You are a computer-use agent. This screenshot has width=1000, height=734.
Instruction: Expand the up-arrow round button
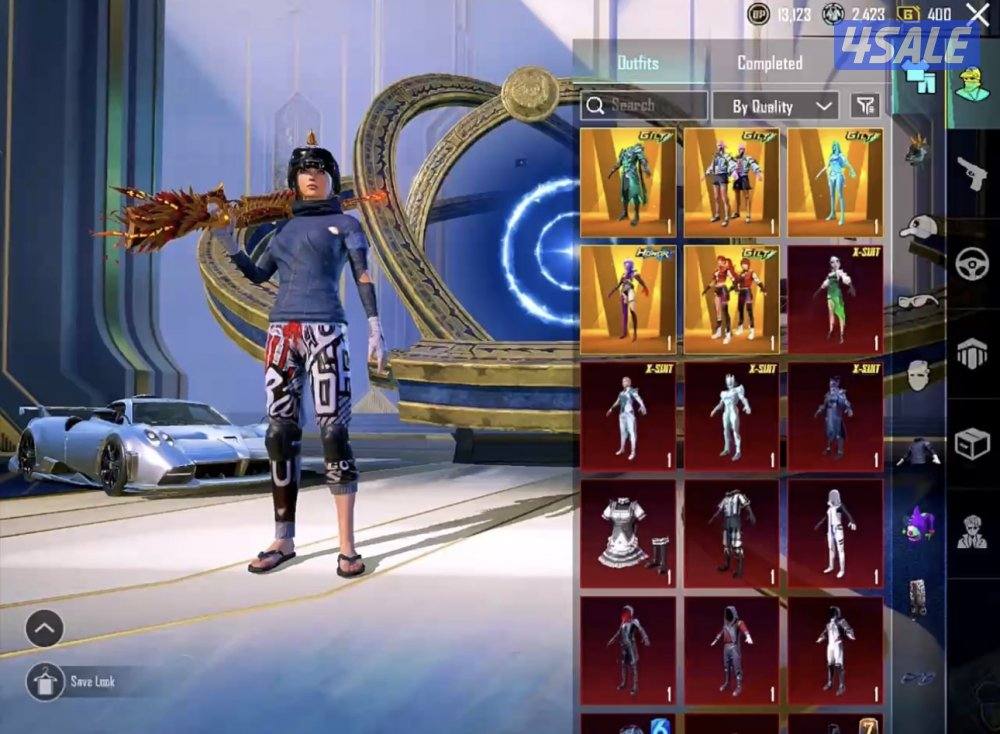(x=45, y=628)
